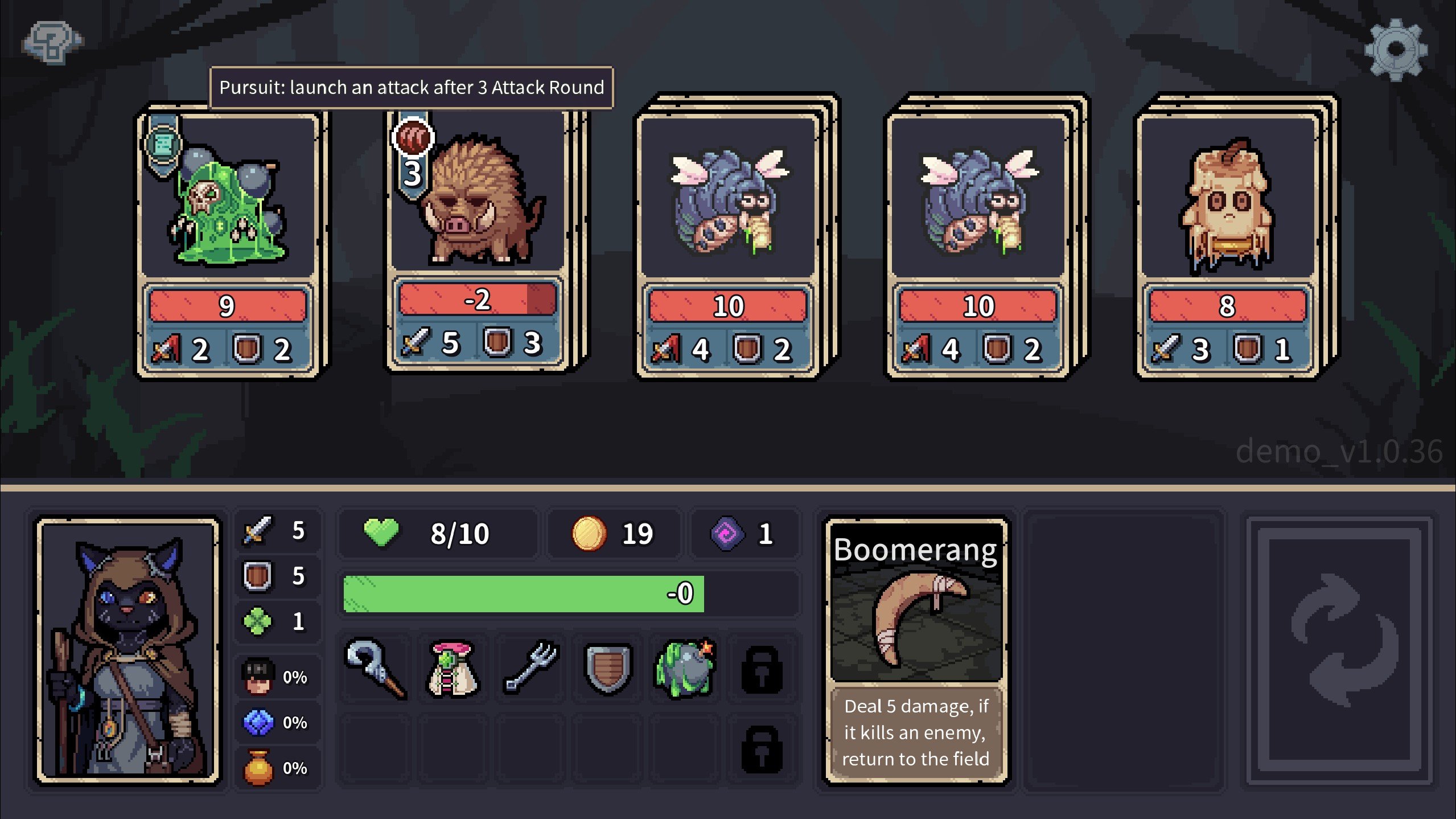View the hooded cat character portrait
This screenshot has width=1456, height=819.
[x=128, y=649]
